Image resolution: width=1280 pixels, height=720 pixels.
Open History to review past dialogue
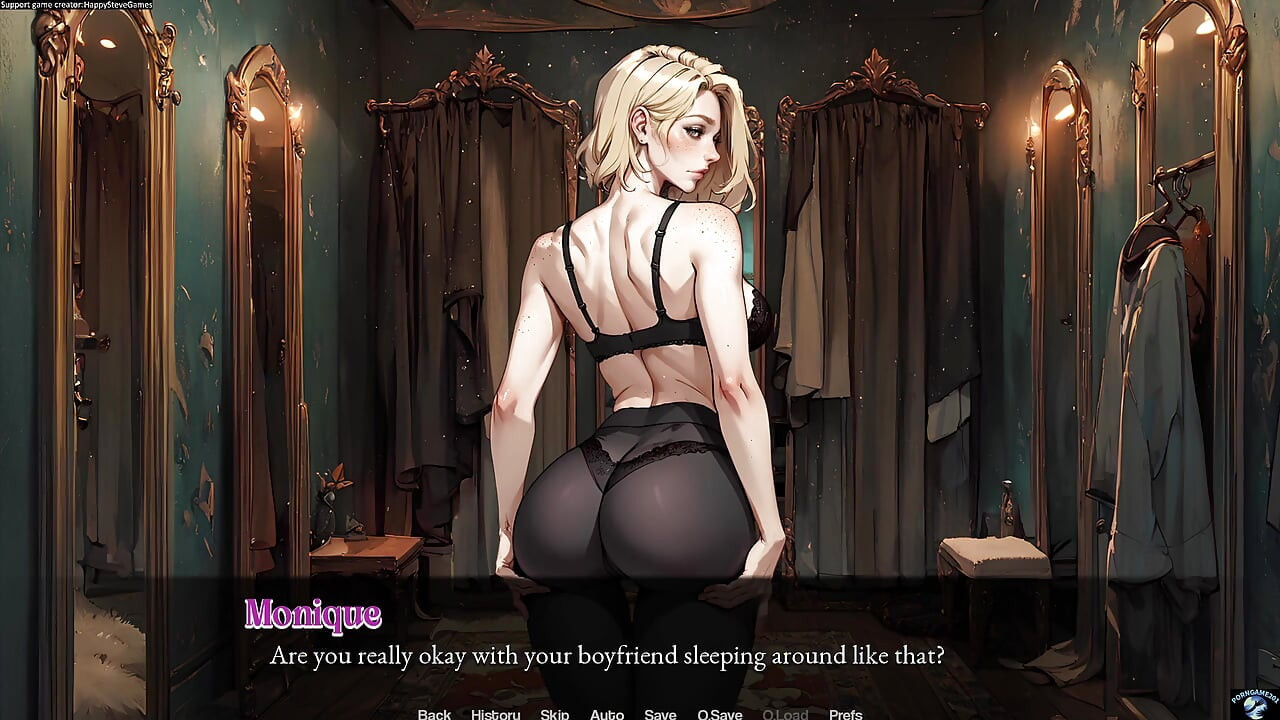point(494,714)
